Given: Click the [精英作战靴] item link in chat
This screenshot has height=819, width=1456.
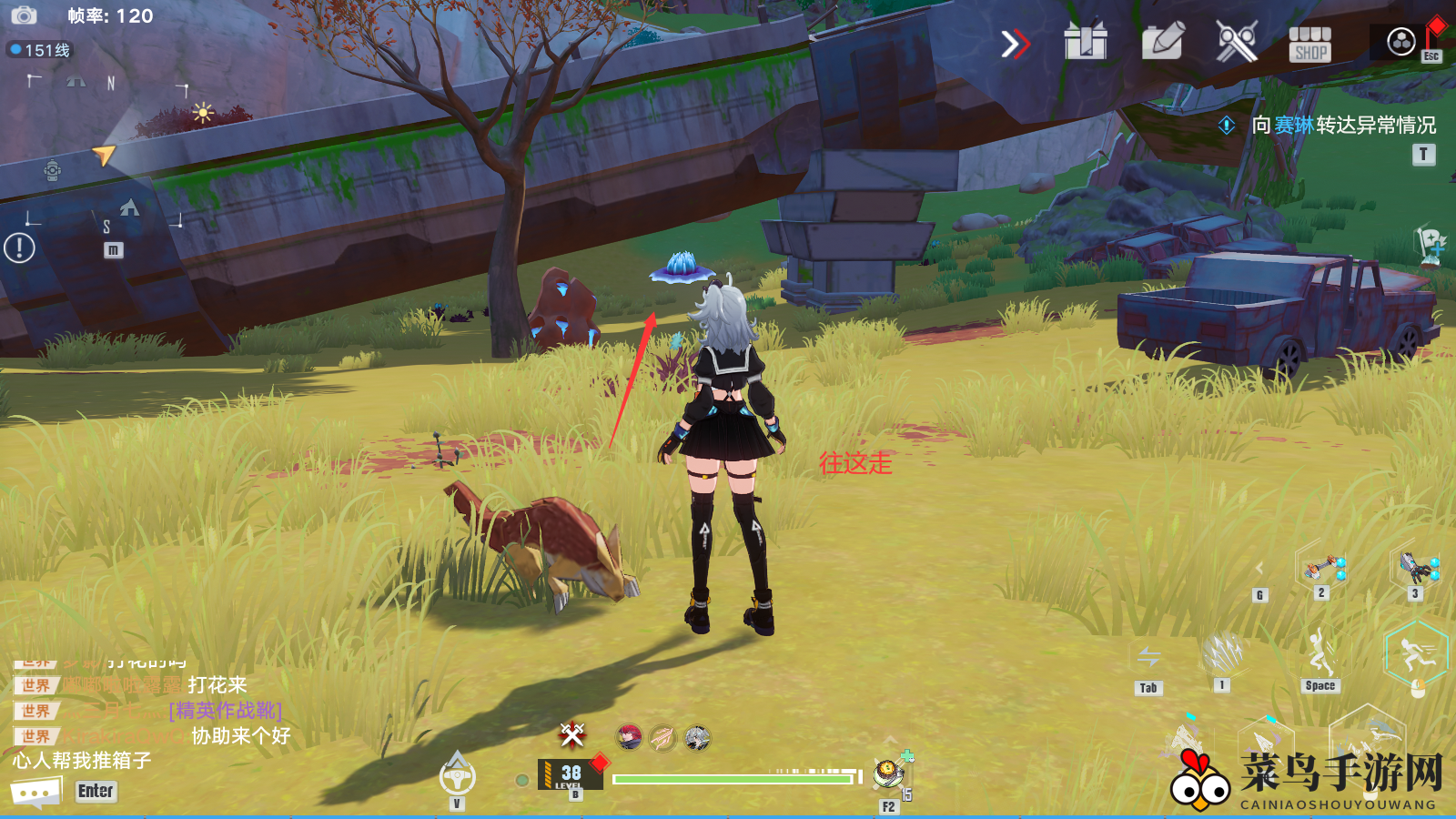Looking at the screenshot, I should tap(226, 710).
